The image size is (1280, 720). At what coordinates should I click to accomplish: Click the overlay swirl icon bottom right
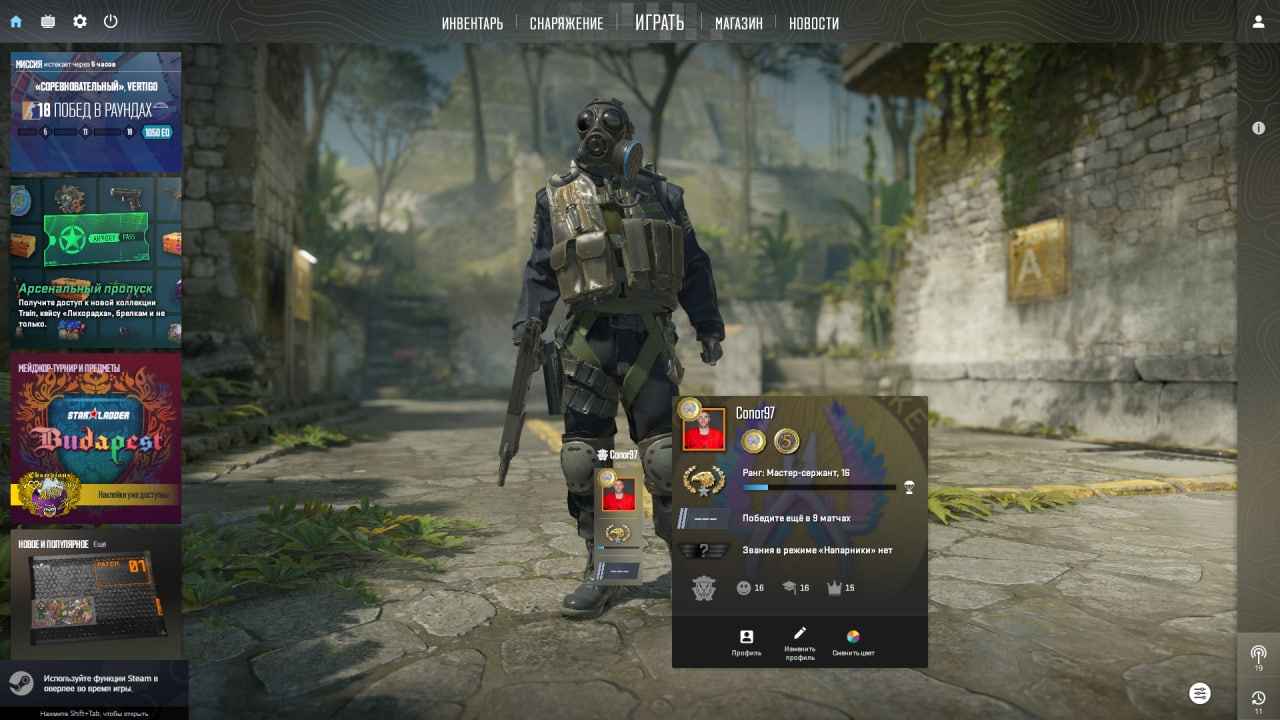1200,692
